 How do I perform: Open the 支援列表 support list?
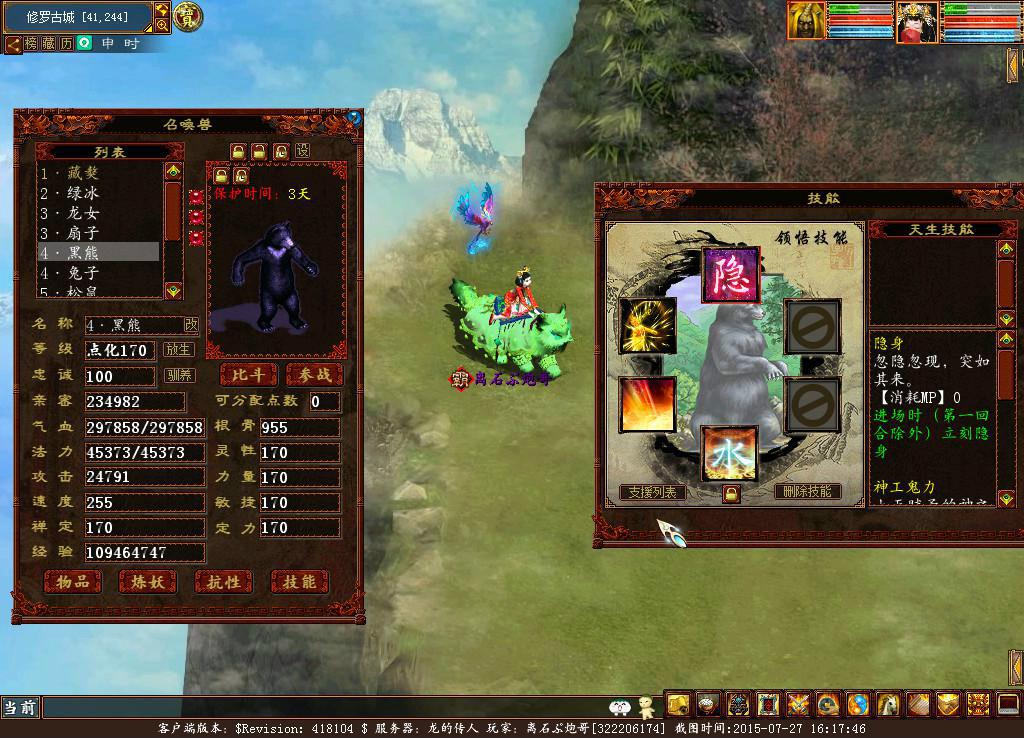[x=652, y=491]
